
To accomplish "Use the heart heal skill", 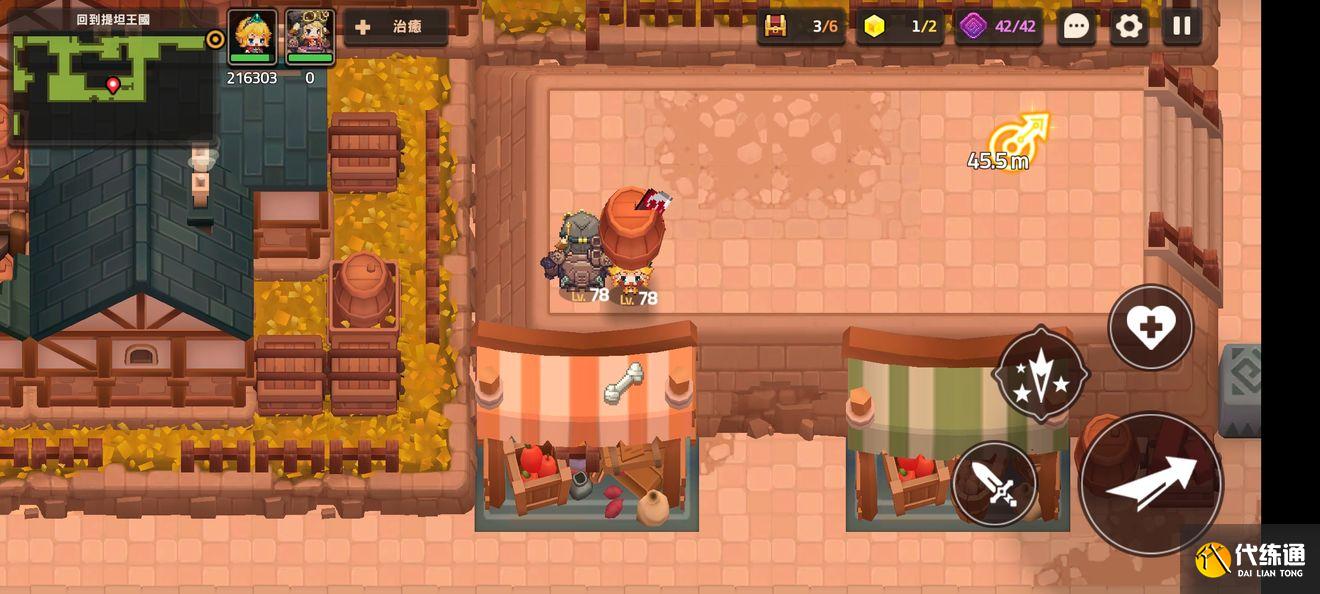I will 1151,327.
